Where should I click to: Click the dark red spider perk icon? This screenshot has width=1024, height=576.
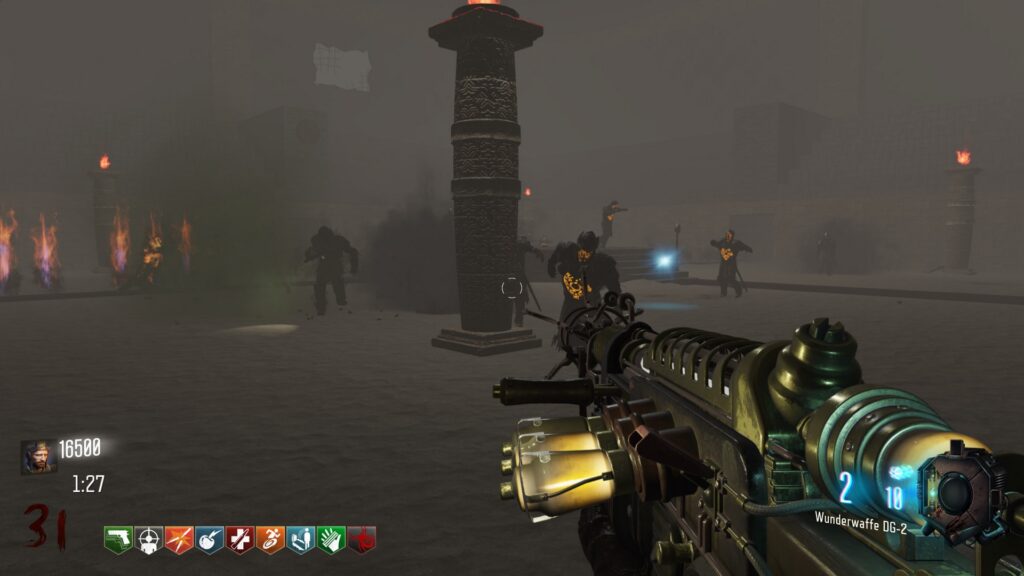[362, 540]
